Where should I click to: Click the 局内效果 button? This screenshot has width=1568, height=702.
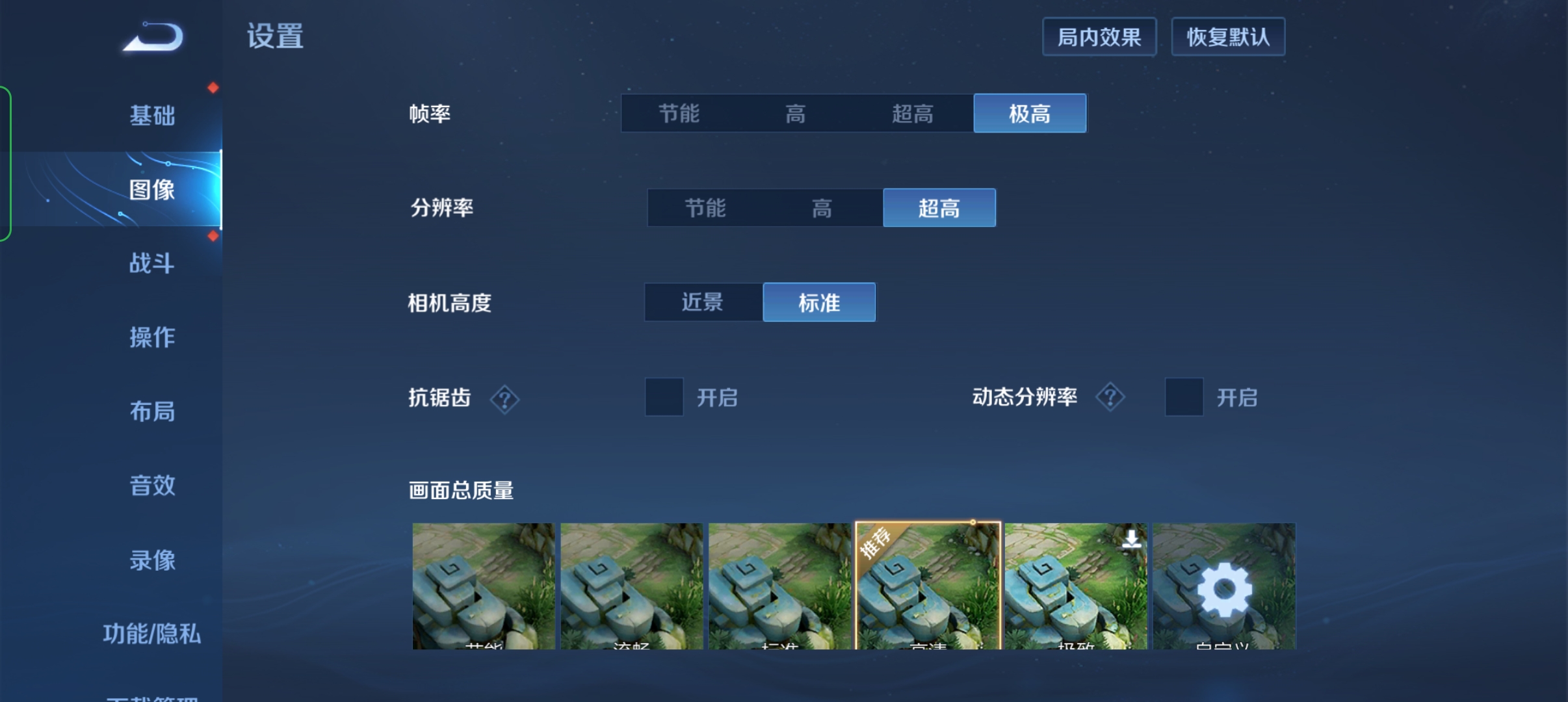pos(1100,36)
